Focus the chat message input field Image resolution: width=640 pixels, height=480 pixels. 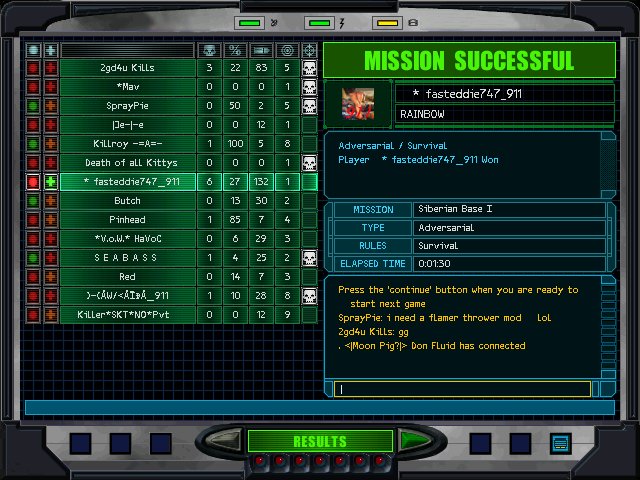click(x=464, y=389)
